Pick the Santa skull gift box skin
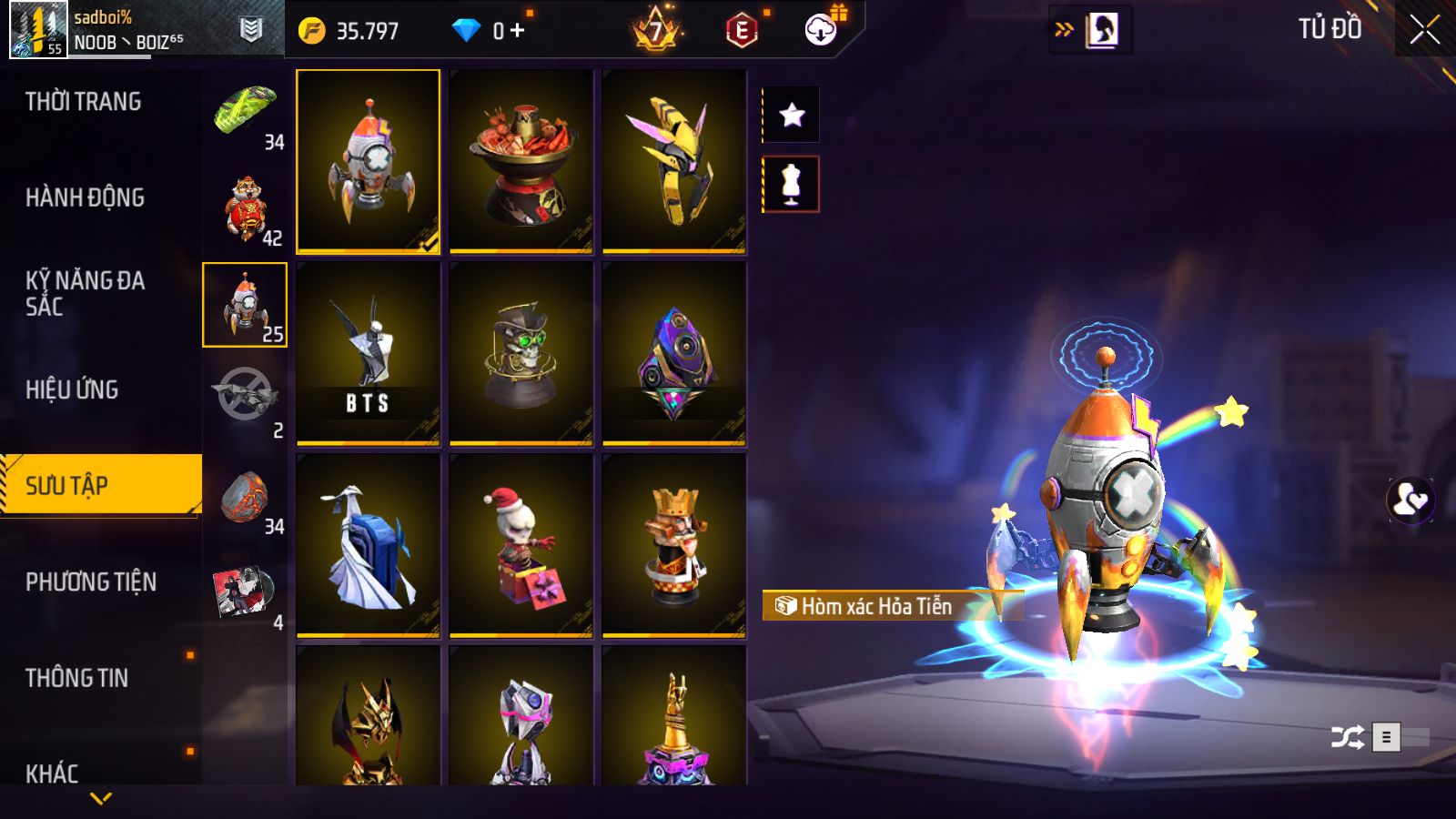This screenshot has height=819, width=1456. (521, 545)
